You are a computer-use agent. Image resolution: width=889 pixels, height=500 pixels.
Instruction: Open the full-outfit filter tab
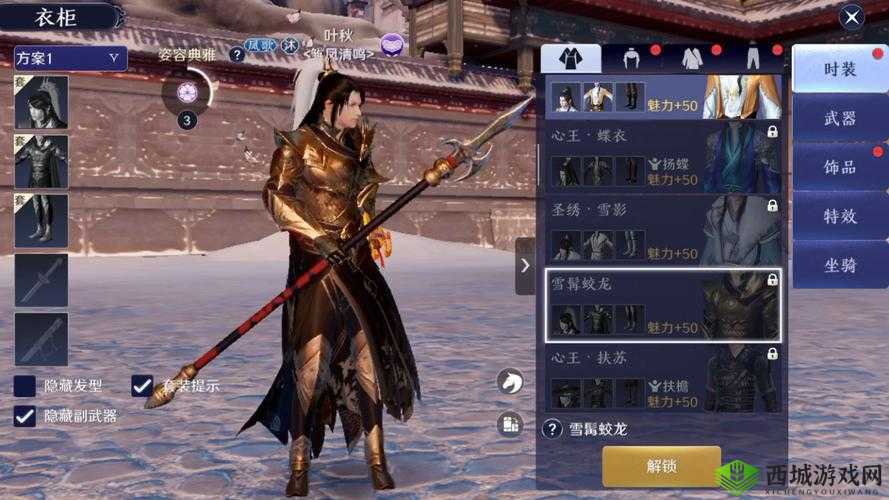(571, 58)
